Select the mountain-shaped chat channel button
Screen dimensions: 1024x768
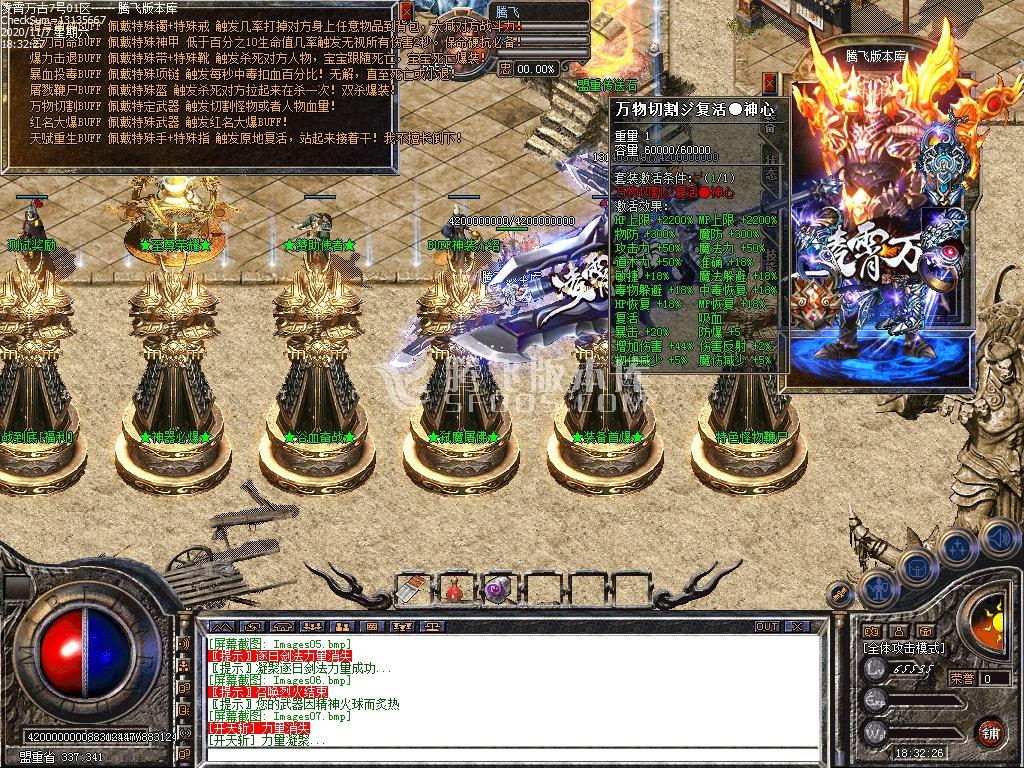point(223,627)
